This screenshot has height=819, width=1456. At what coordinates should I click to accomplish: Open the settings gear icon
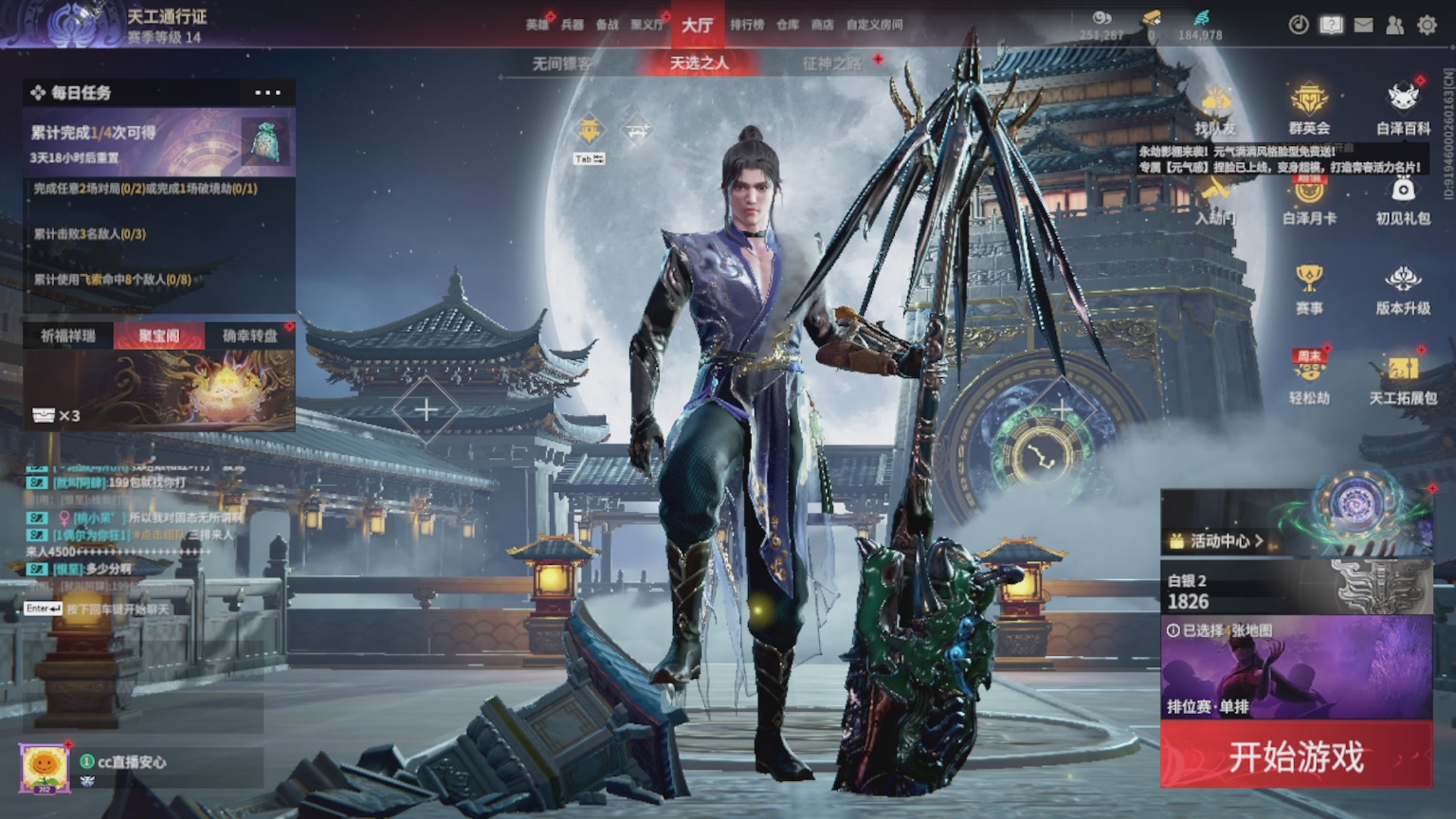click(1427, 26)
